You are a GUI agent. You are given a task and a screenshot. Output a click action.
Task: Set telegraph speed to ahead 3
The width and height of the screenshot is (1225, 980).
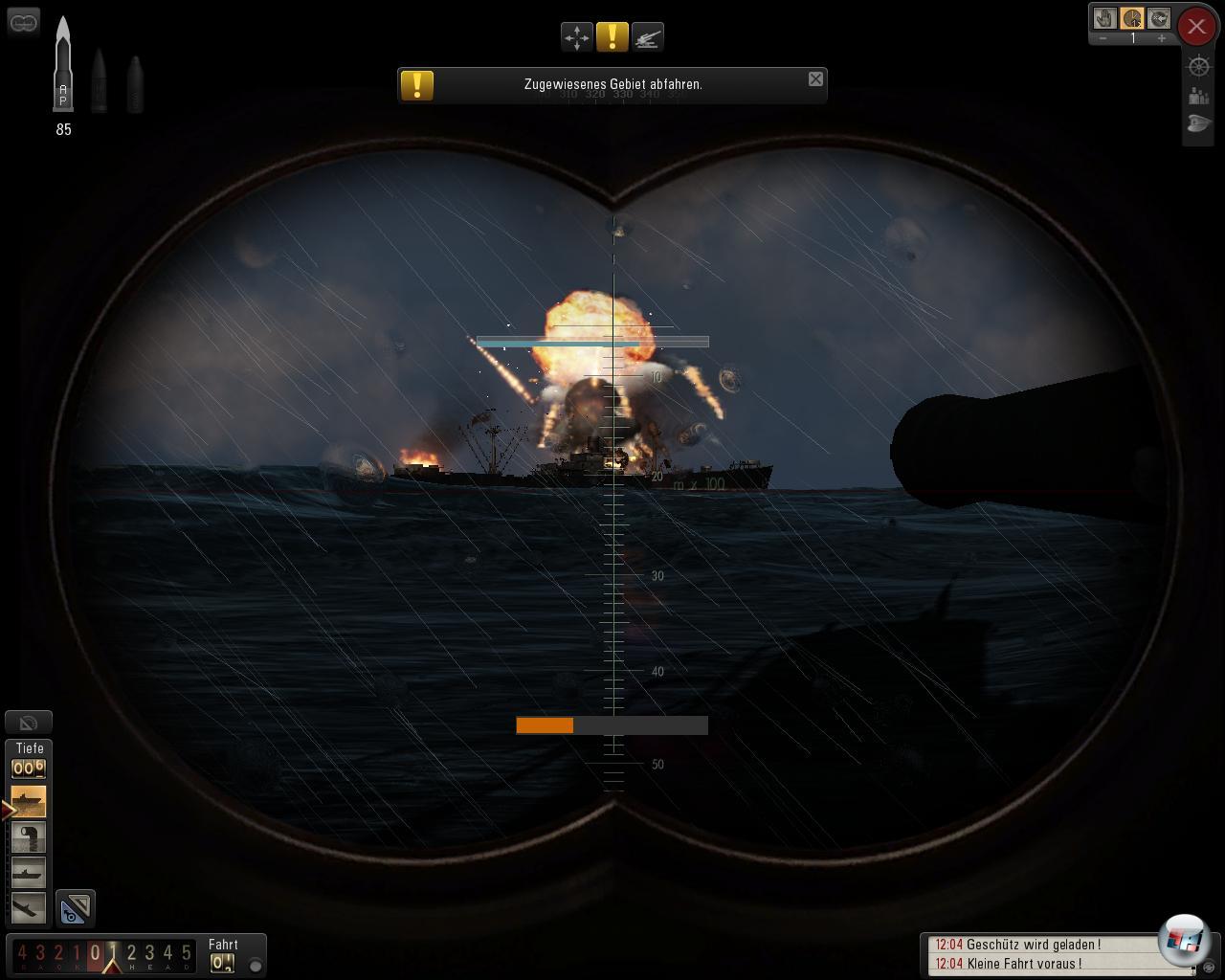click(150, 953)
